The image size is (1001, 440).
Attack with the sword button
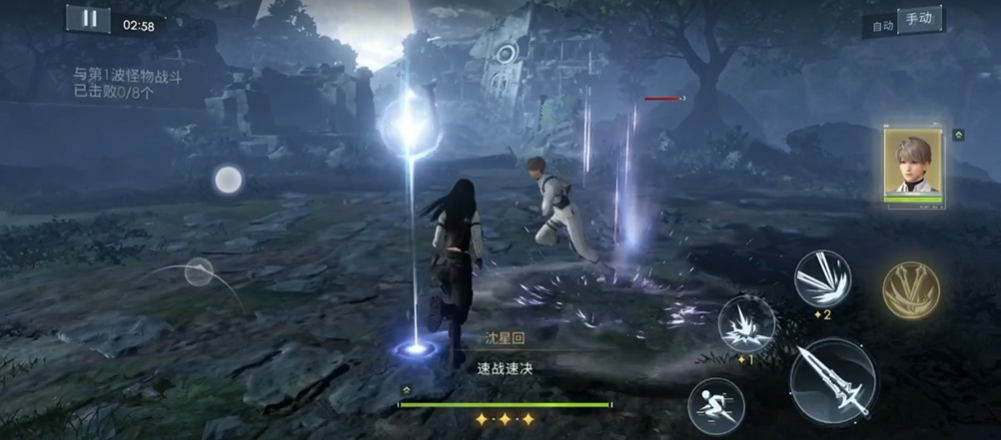[x=832, y=383]
